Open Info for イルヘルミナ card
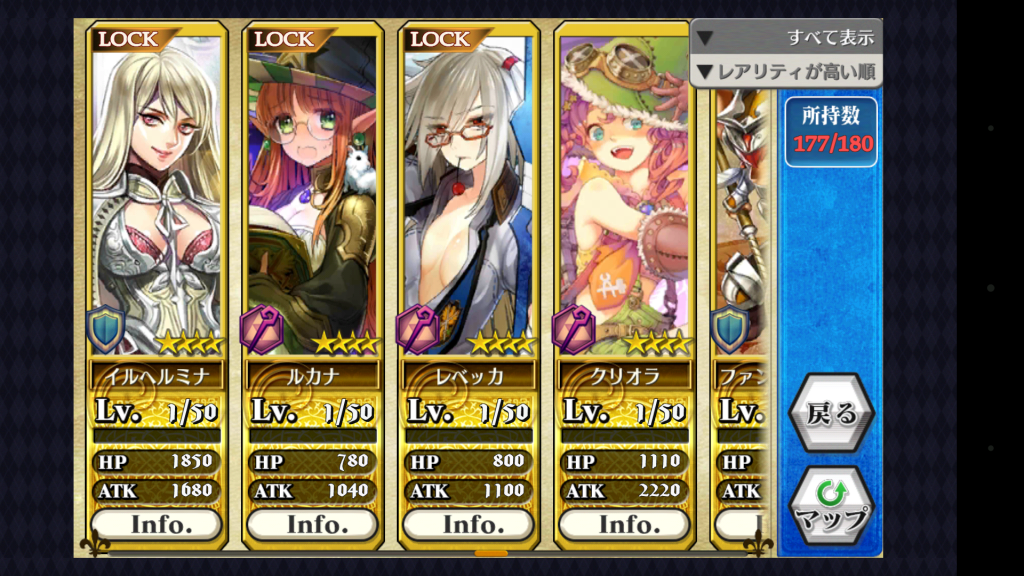 (155, 524)
